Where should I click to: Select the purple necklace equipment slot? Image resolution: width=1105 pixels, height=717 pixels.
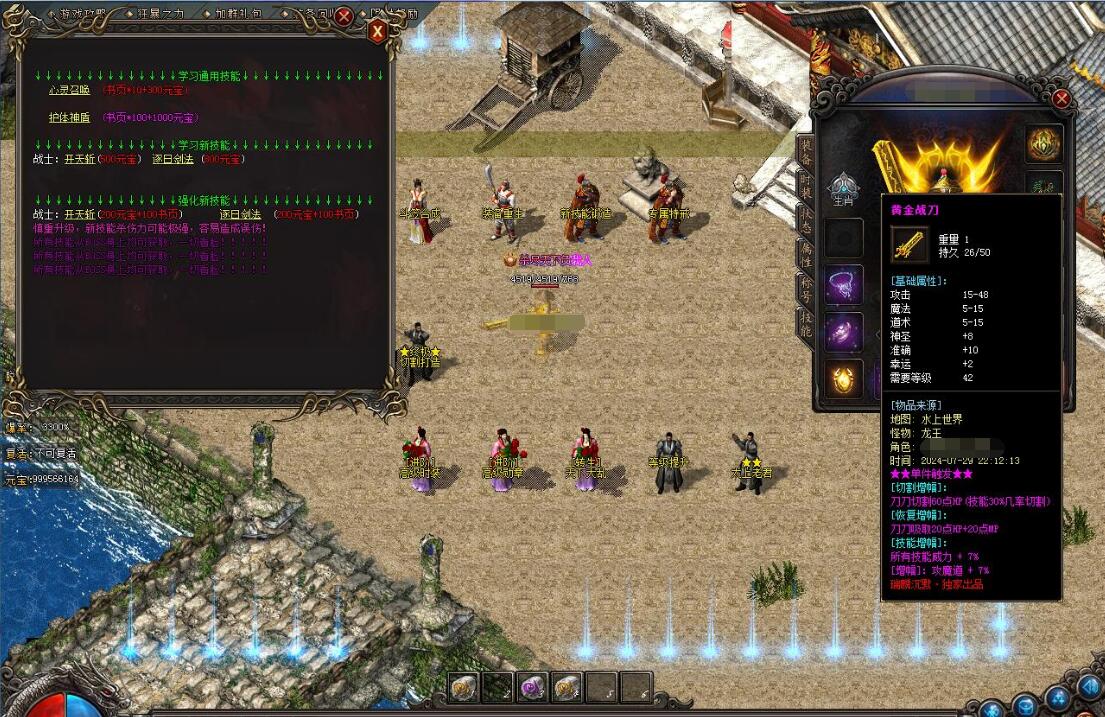point(843,285)
